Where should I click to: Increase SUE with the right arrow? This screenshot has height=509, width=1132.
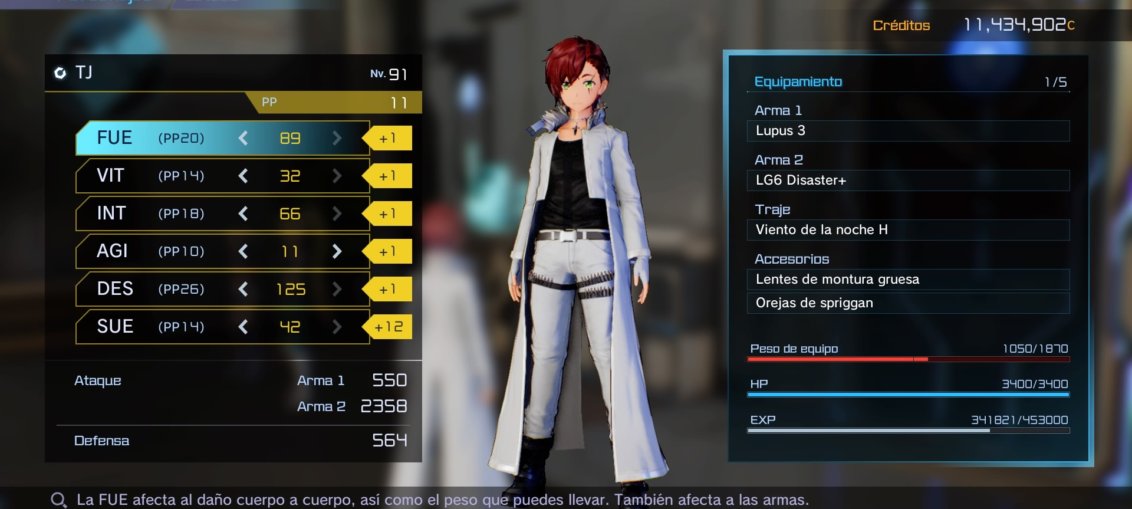[337, 327]
